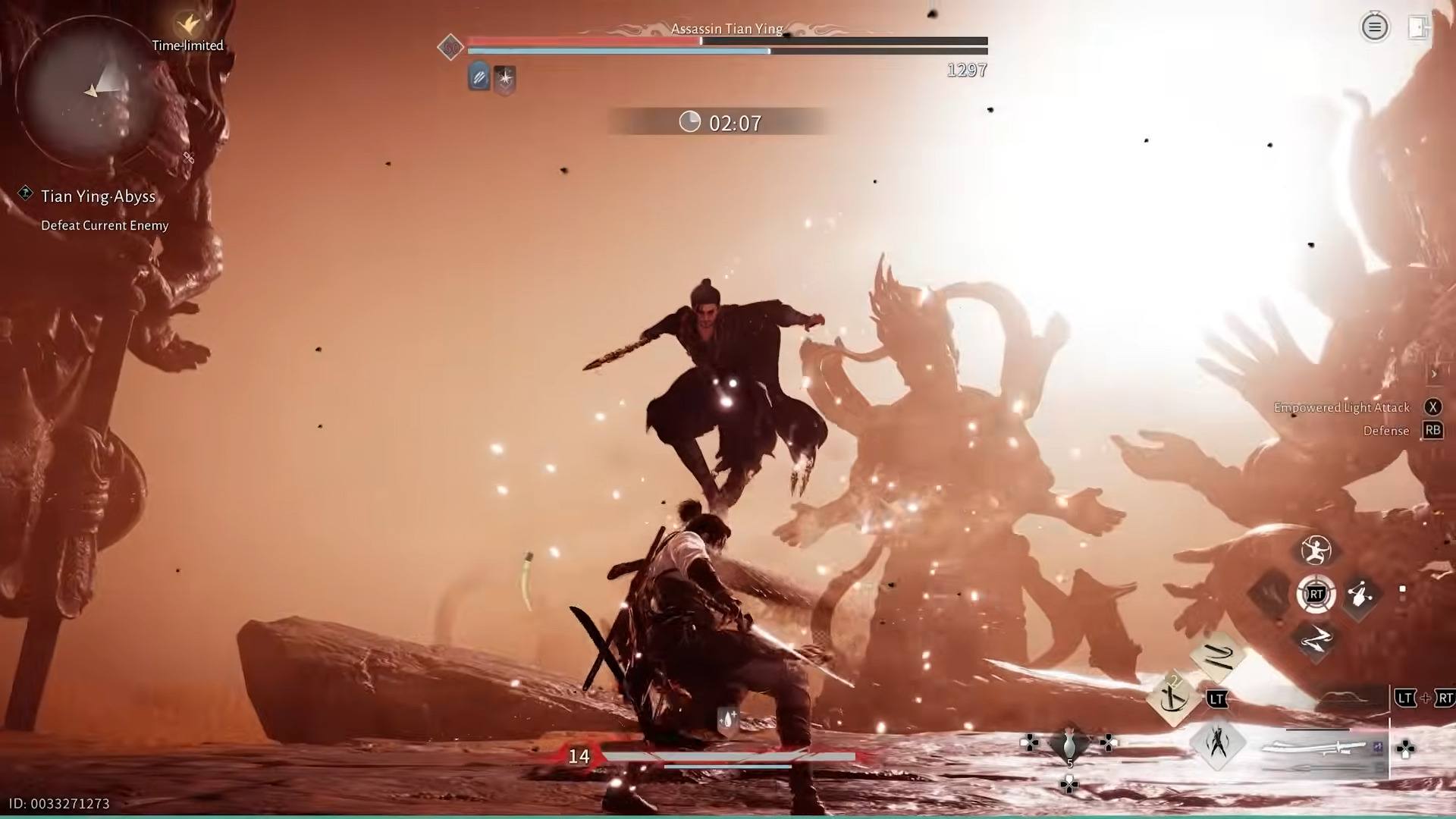Open the chevron arrow at right screen edge
Image resolution: width=1456 pixels, height=819 pixels.
coord(1433,374)
